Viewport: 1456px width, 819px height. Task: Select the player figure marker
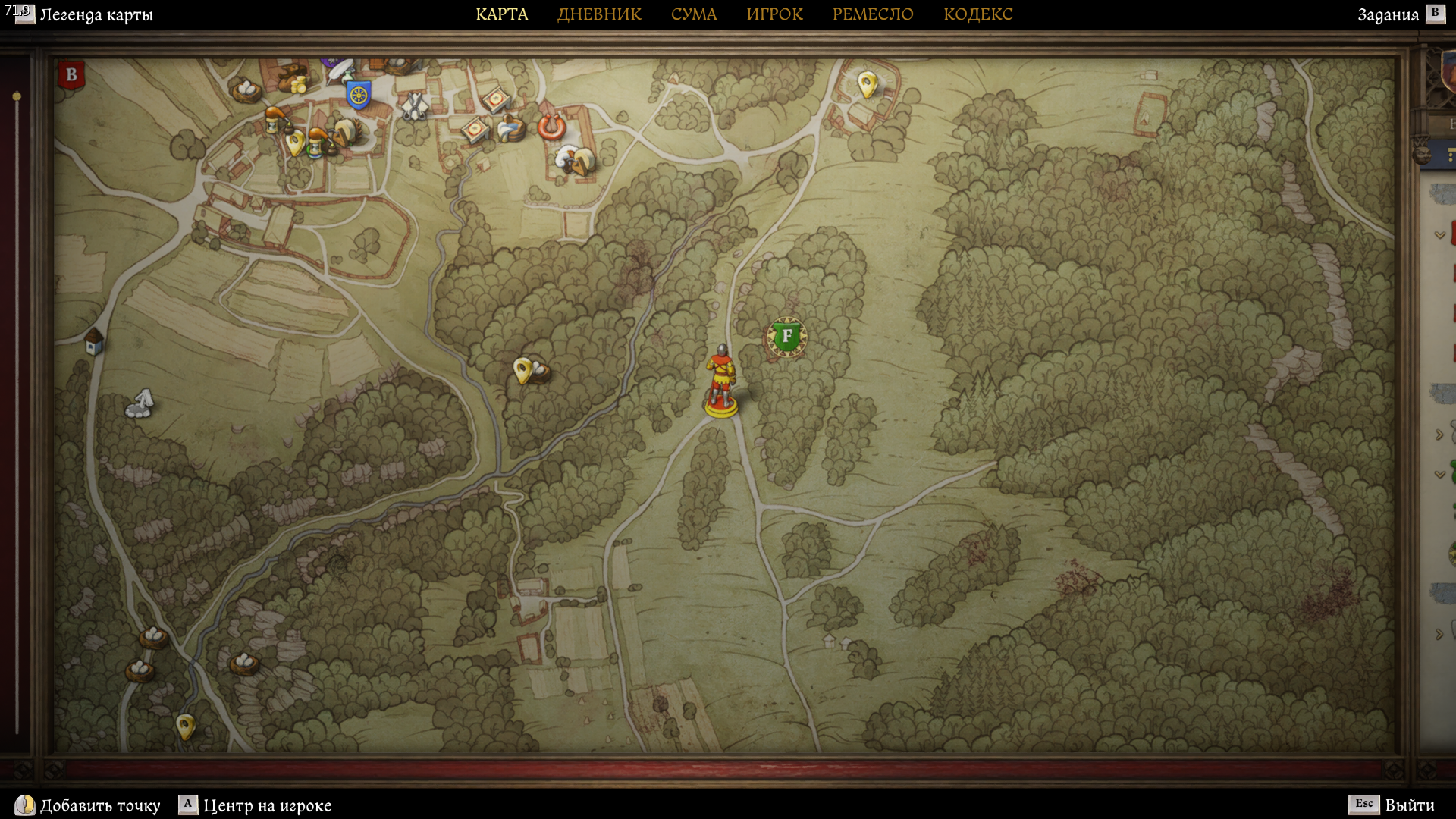pos(720,381)
